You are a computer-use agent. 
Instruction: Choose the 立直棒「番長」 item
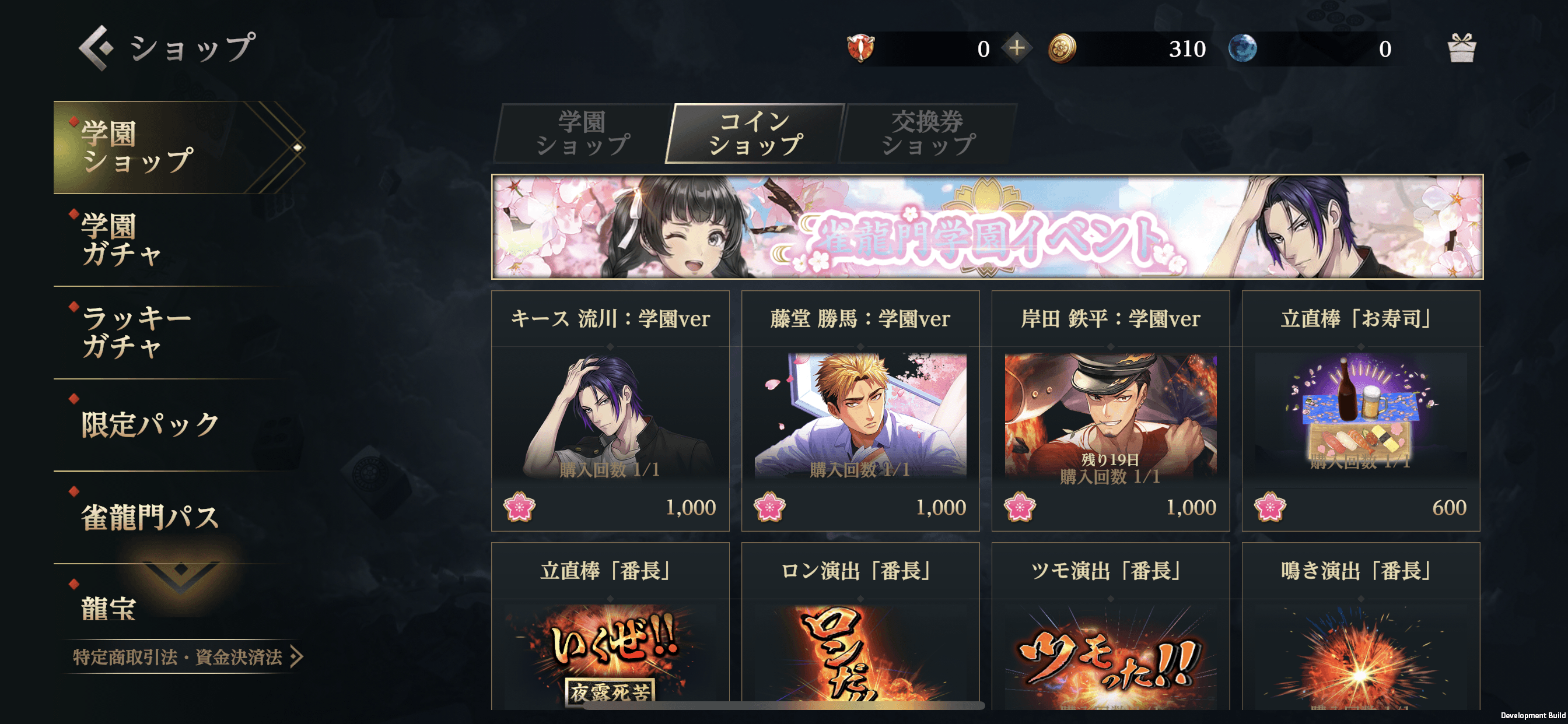[610, 627]
